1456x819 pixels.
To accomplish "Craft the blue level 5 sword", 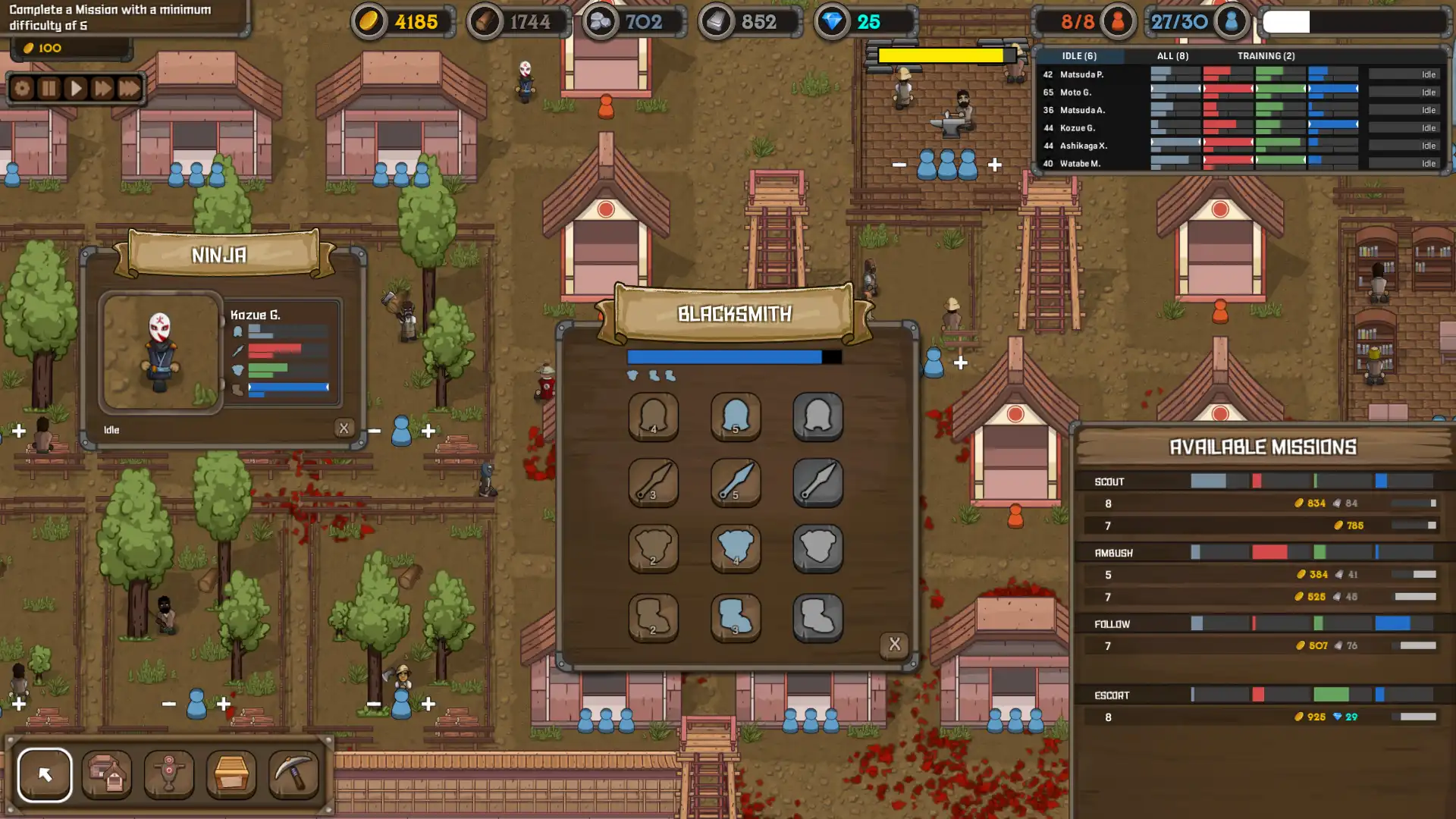I will point(736,484).
